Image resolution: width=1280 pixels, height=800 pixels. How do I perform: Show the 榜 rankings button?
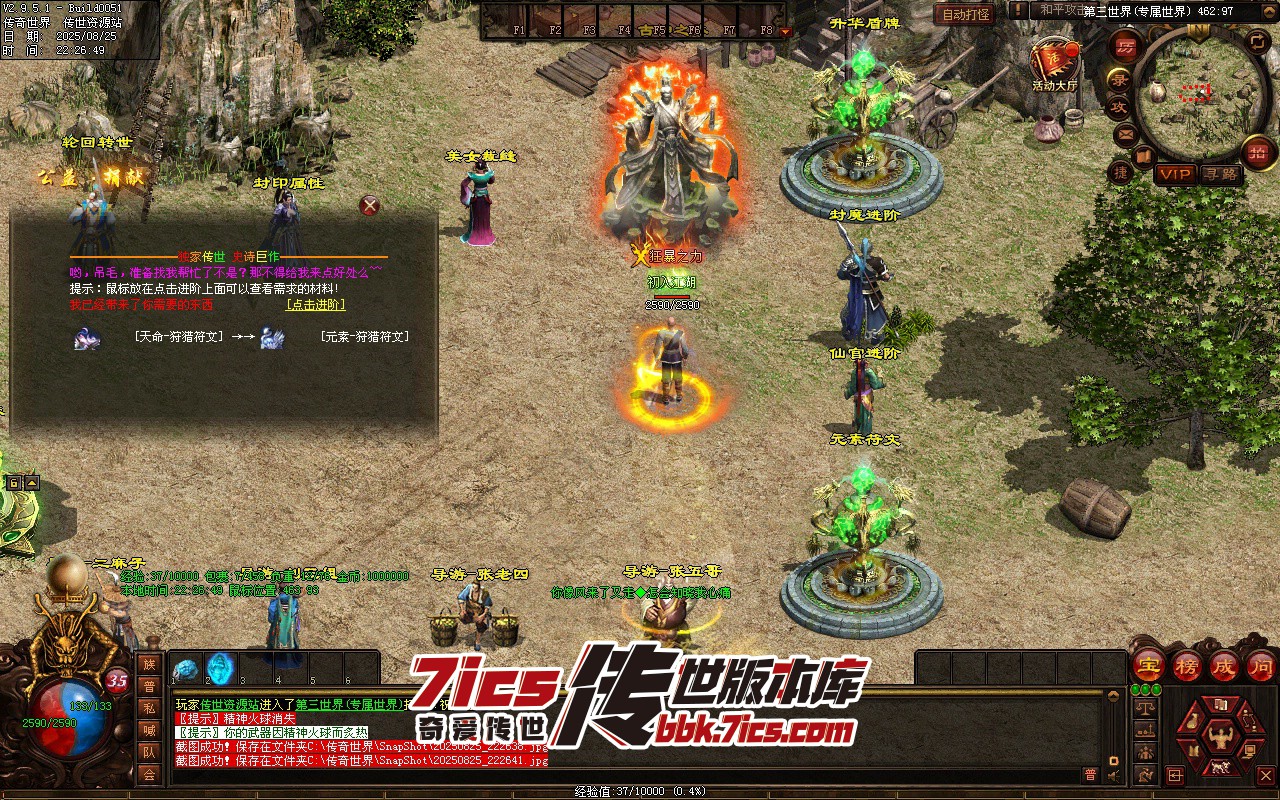(1187, 665)
